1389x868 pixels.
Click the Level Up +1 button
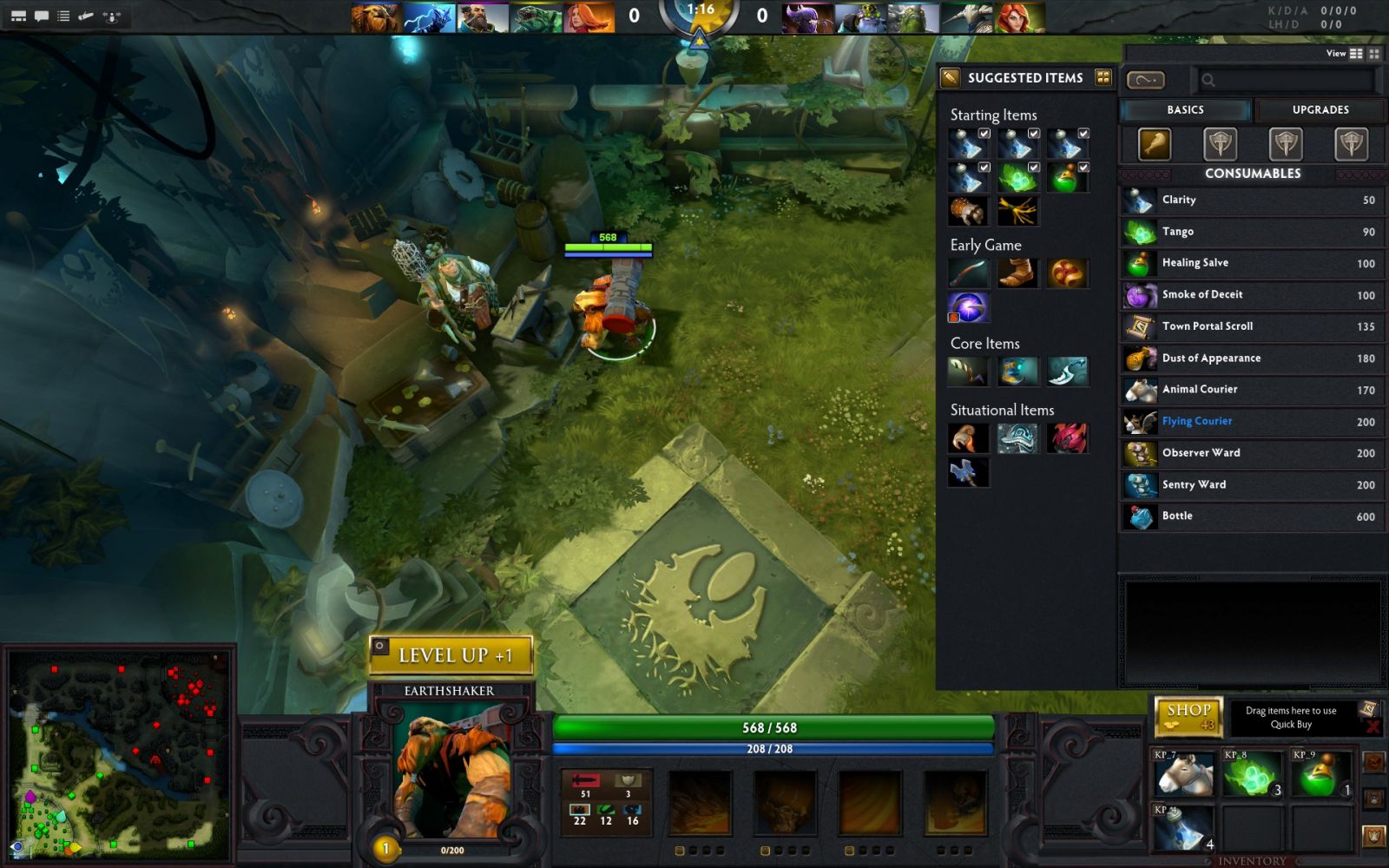click(x=451, y=655)
